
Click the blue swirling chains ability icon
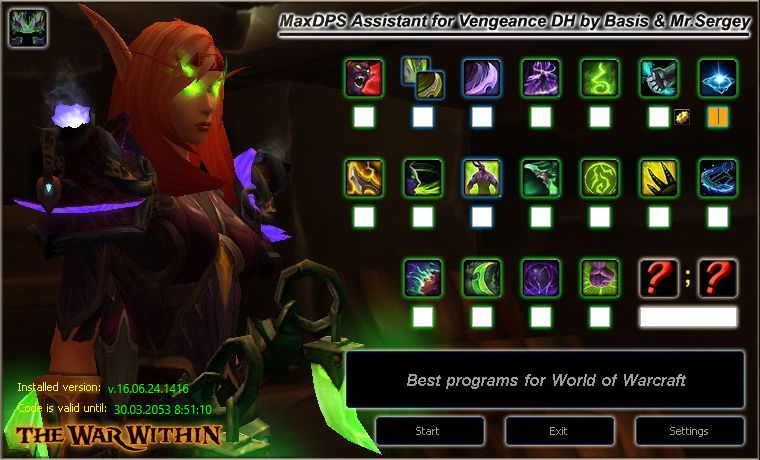pos(718,177)
